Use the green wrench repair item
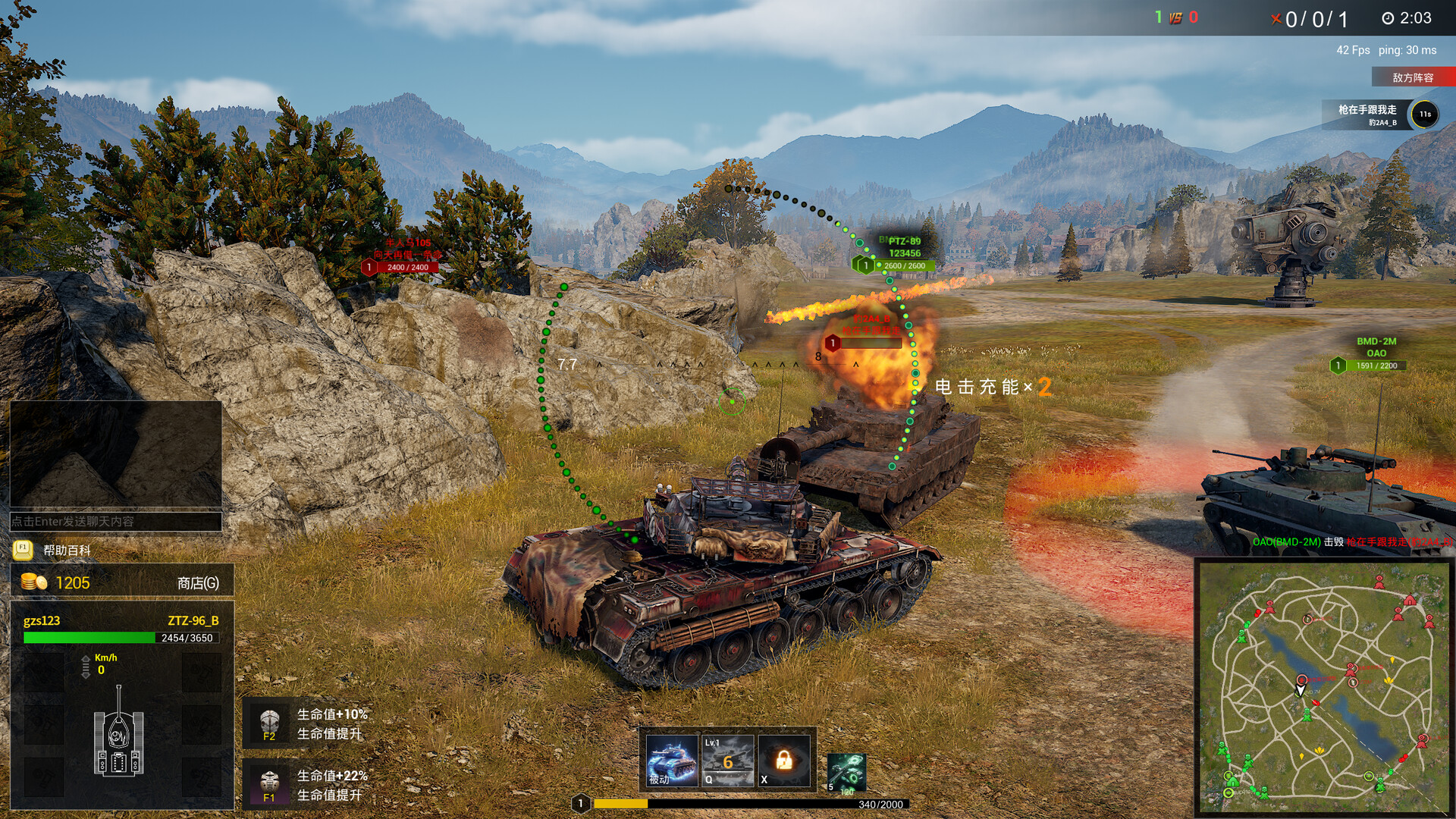Image resolution: width=1456 pixels, height=819 pixels. (x=846, y=772)
